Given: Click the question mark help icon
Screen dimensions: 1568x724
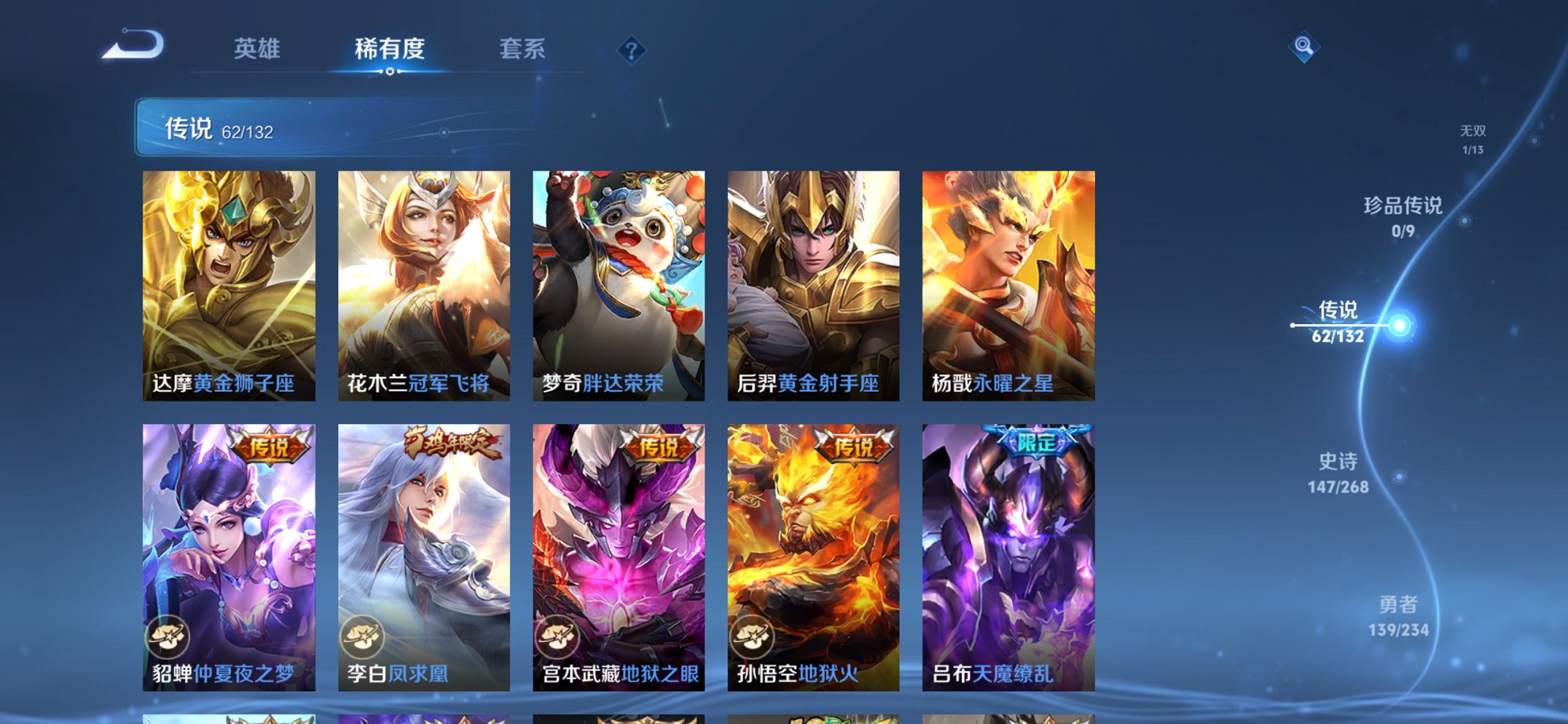Looking at the screenshot, I should tap(631, 50).
